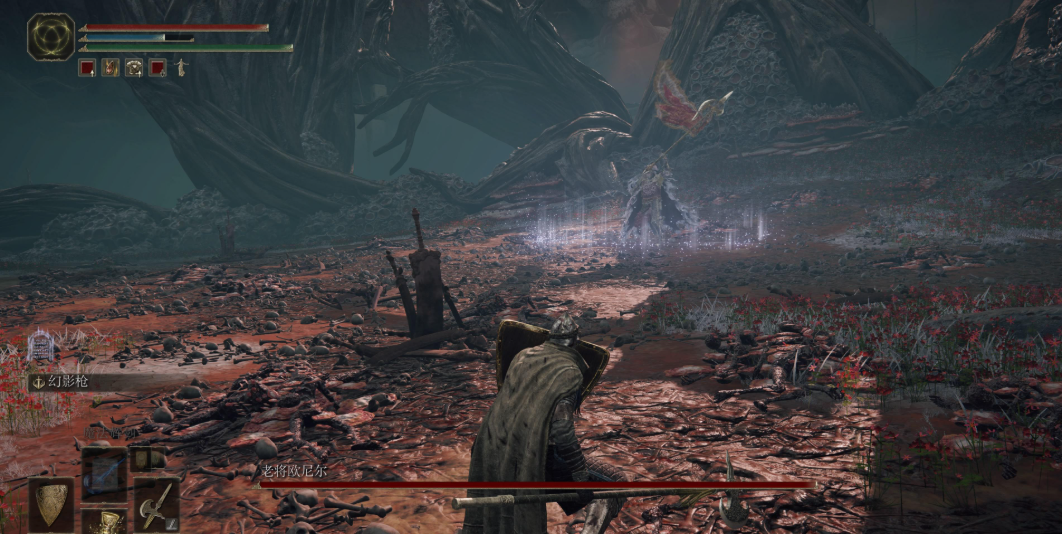Viewport: 1062px width, 534px height.
Task: Click the small pouch slot beside the spell
Action: (x=148, y=458)
